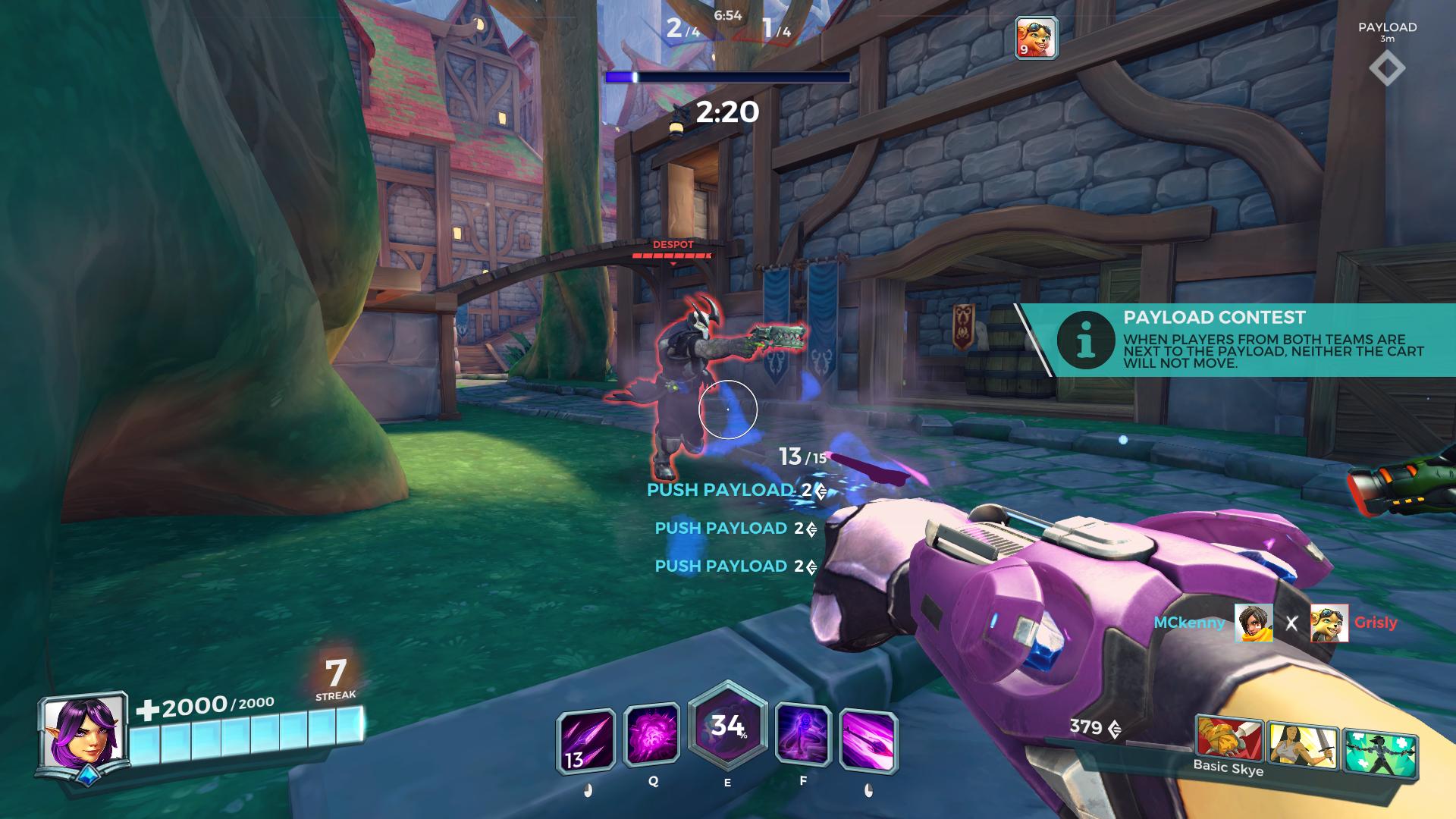The height and width of the screenshot is (819, 1456).
Task: Select the Wrist Crossbow icon showing 13
Action: click(x=586, y=741)
